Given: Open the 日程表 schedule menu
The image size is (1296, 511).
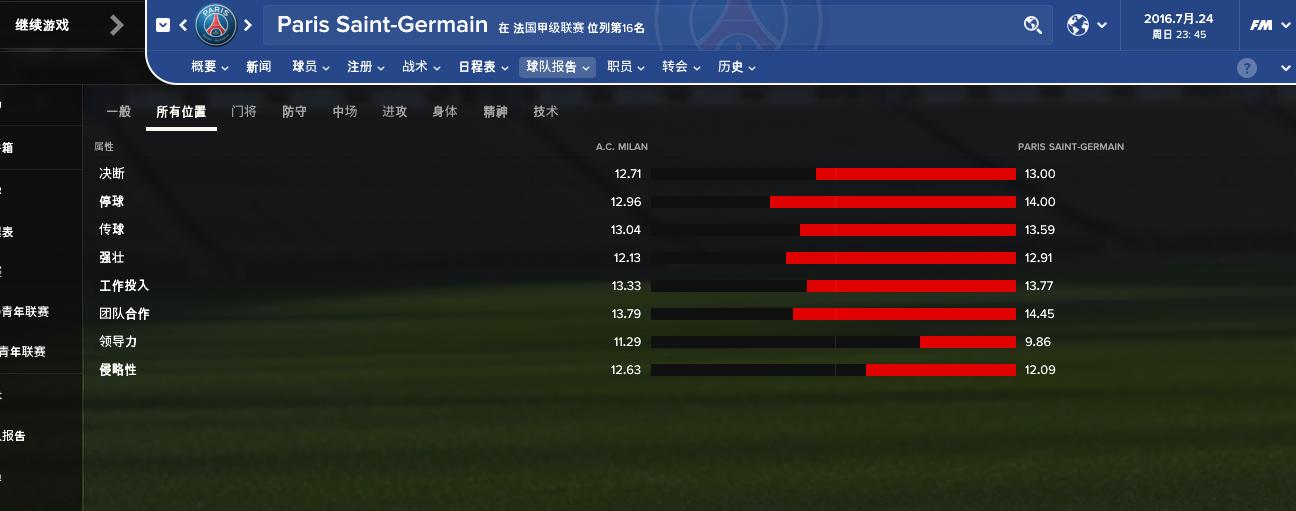Looking at the screenshot, I should click(x=483, y=67).
